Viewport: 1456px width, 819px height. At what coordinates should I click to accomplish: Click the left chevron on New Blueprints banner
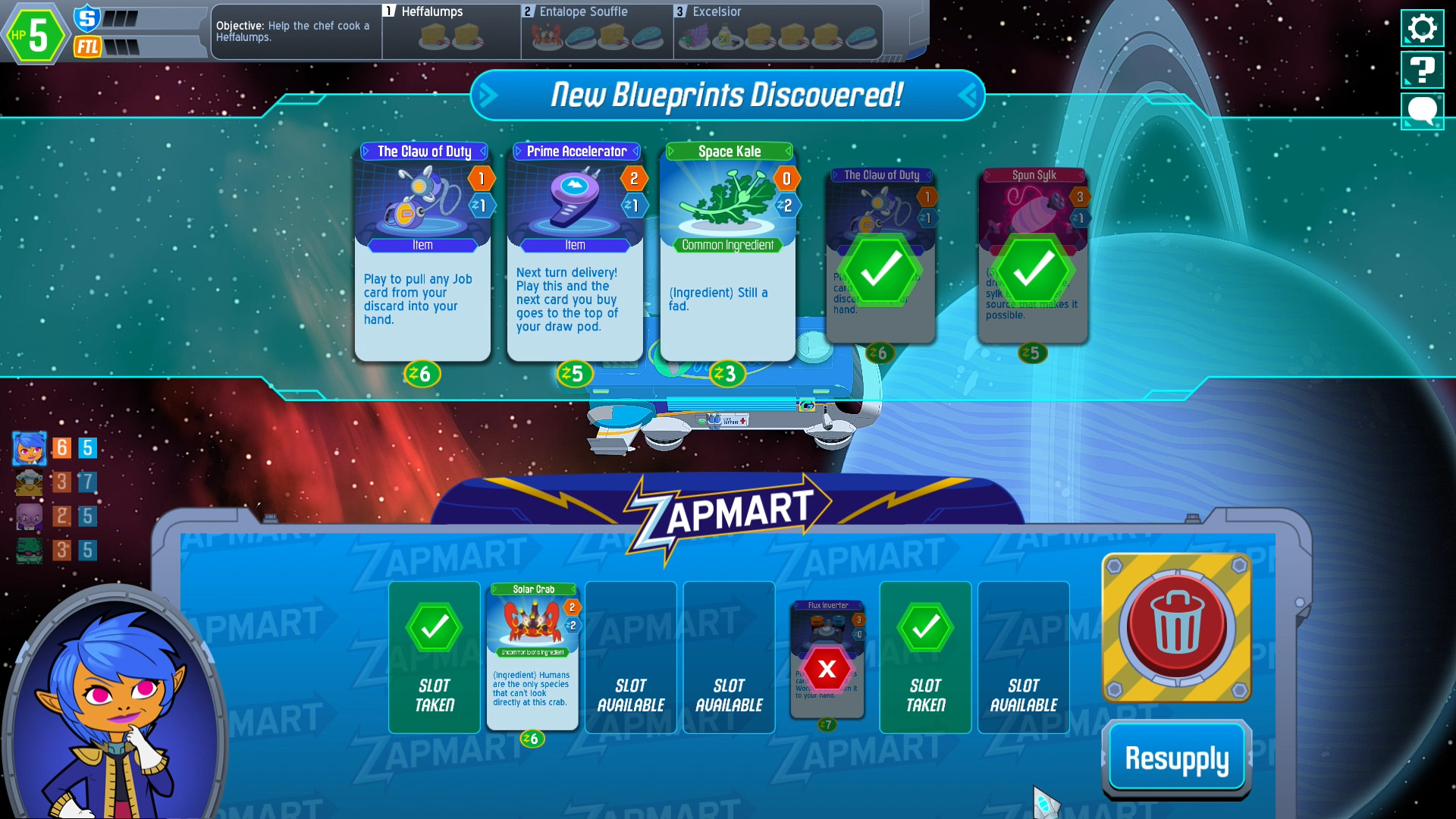pyautogui.click(x=488, y=96)
